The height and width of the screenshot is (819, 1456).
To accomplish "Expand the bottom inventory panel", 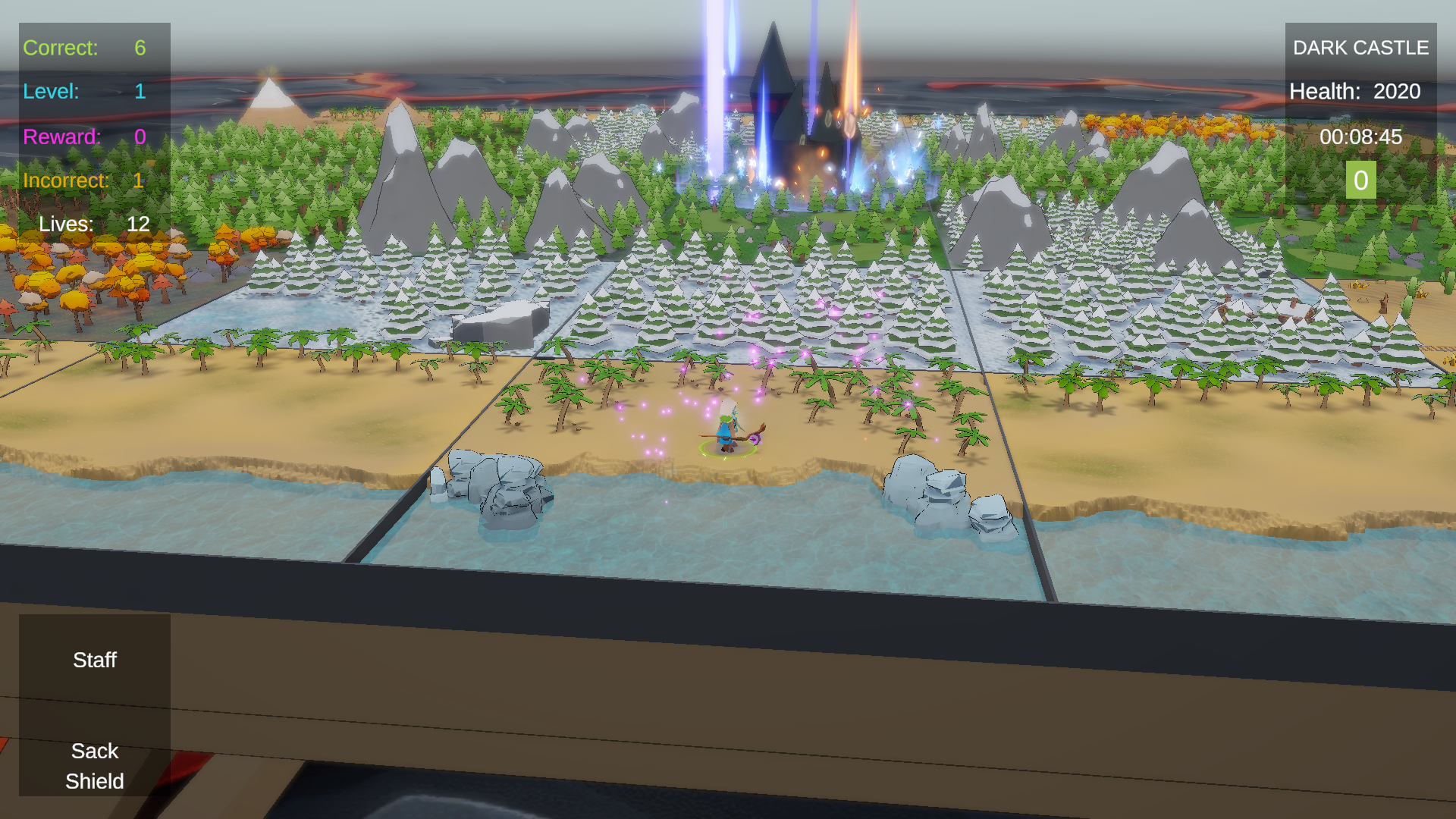I will pyautogui.click(x=94, y=705).
